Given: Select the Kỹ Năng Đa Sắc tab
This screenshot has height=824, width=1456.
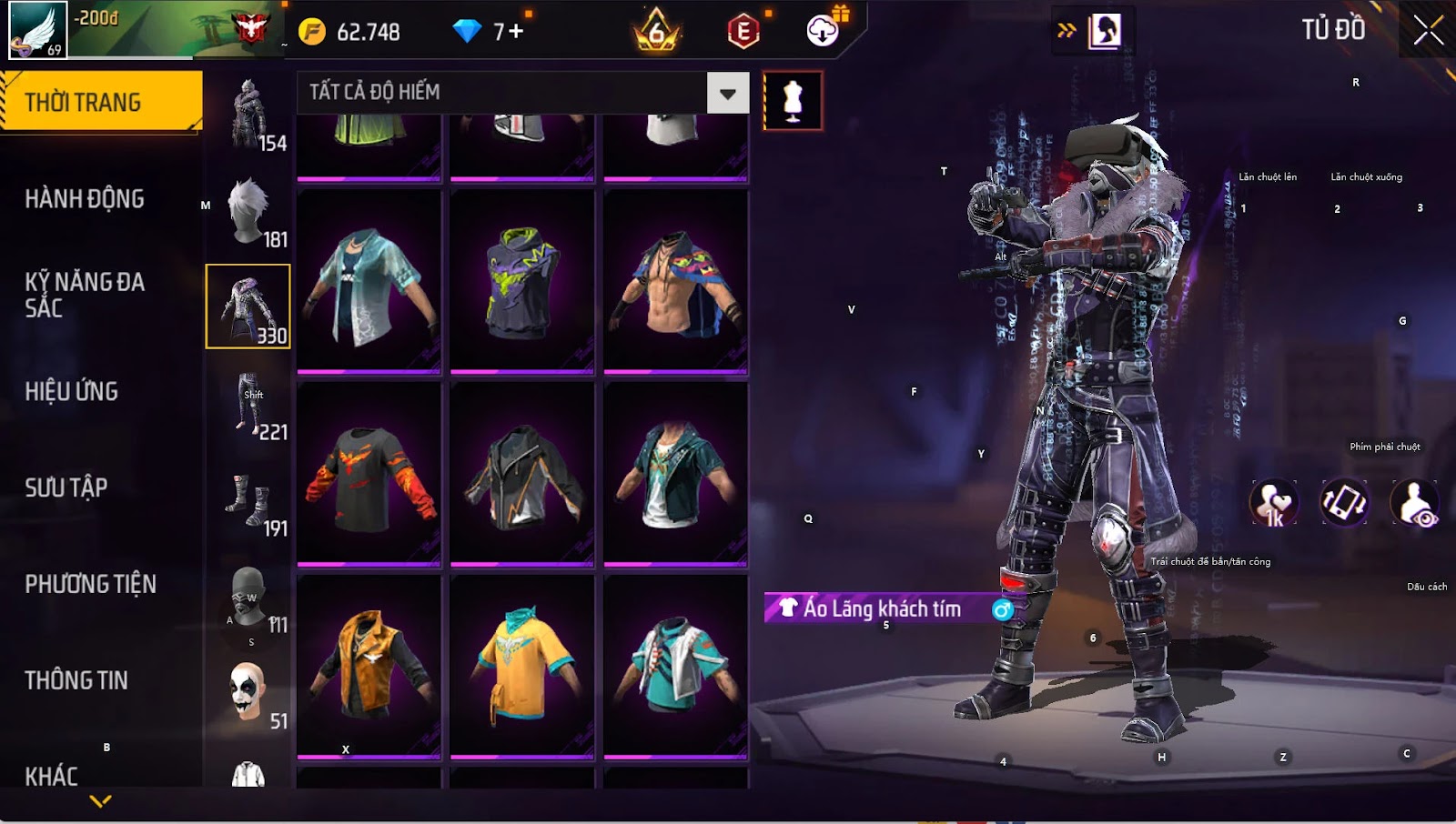Looking at the screenshot, I should (x=85, y=294).
